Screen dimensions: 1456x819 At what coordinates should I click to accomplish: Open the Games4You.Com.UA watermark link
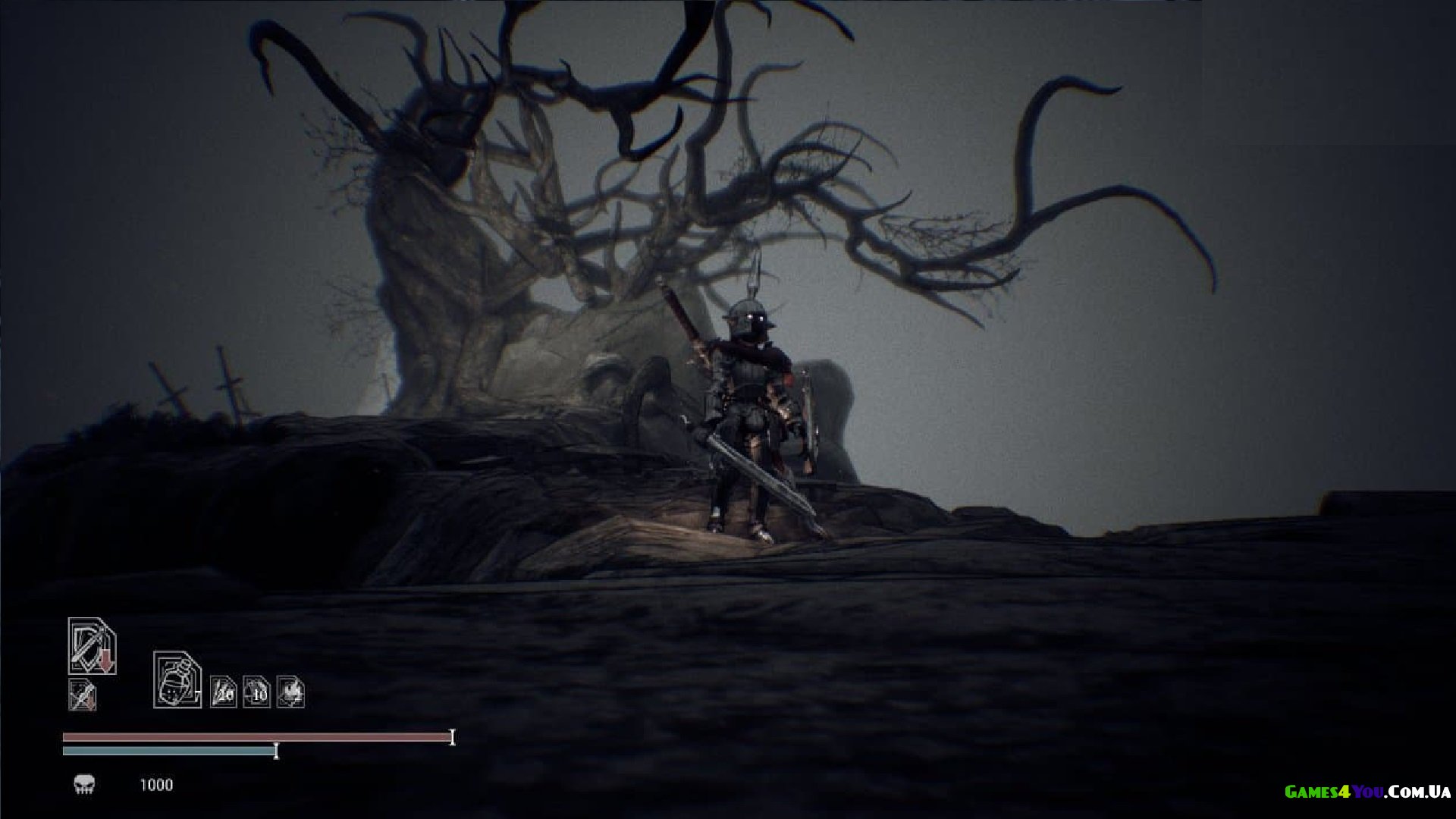click(x=1367, y=792)
